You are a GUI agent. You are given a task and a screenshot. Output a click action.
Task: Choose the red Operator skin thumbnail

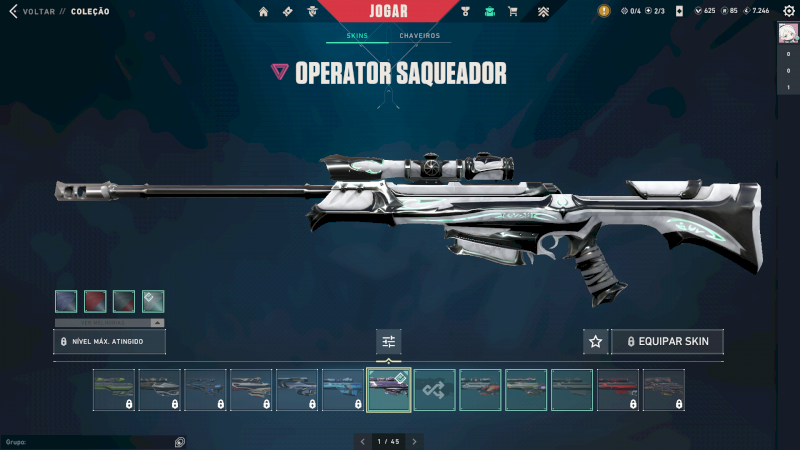618,390
